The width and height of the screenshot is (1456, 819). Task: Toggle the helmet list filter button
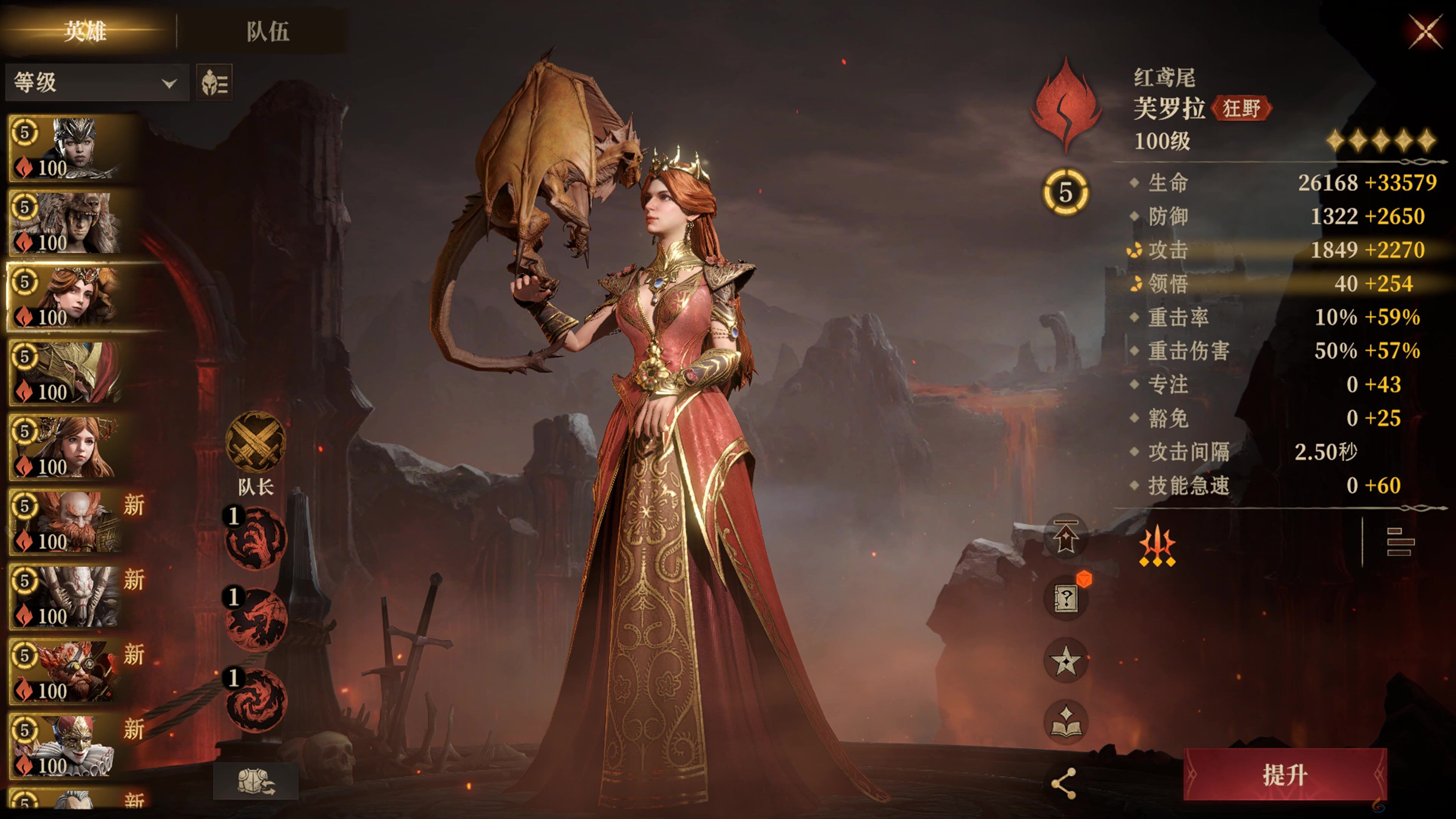tap(214, 83)
